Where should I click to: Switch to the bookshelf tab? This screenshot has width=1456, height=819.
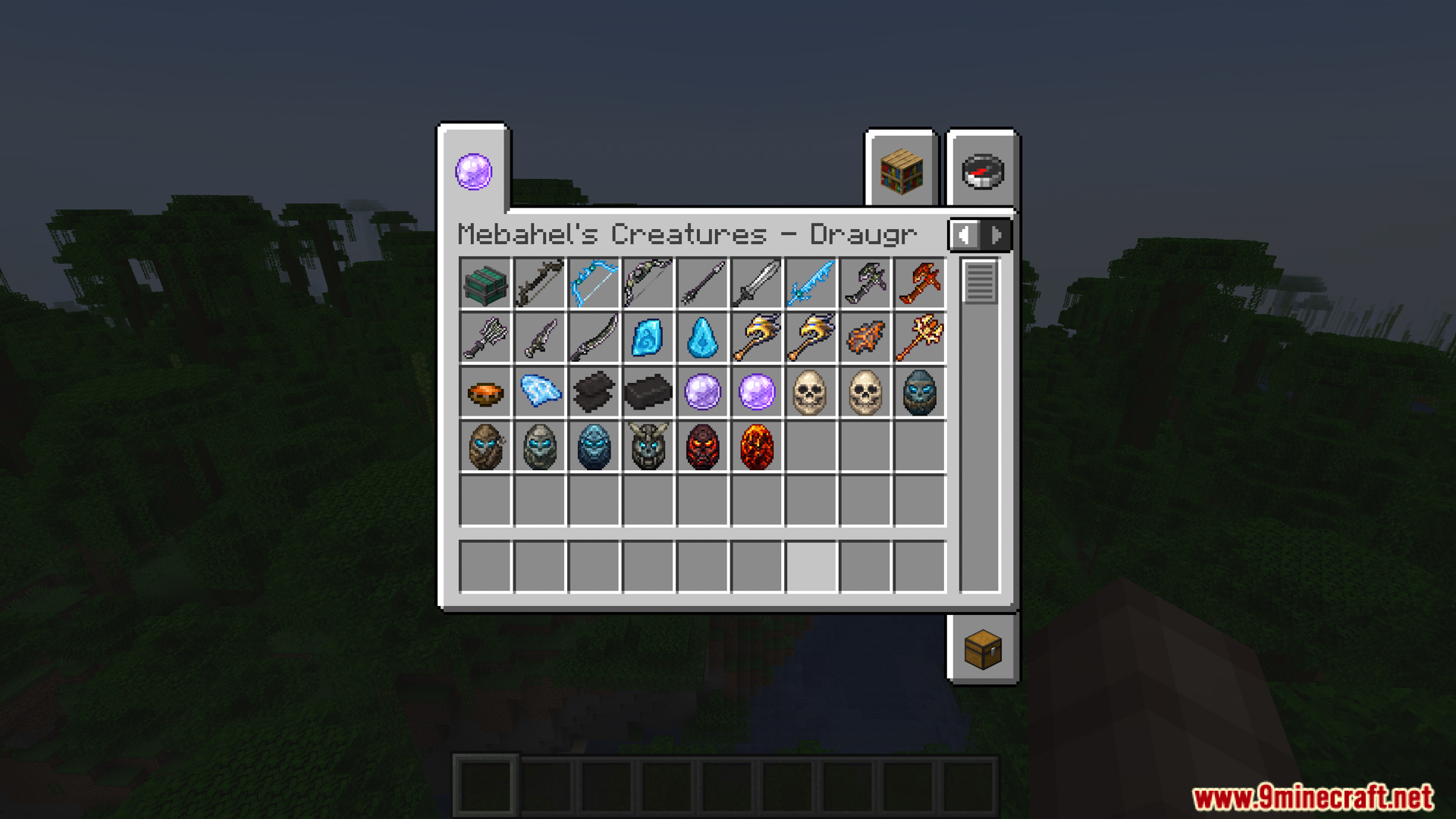point(901,172)
